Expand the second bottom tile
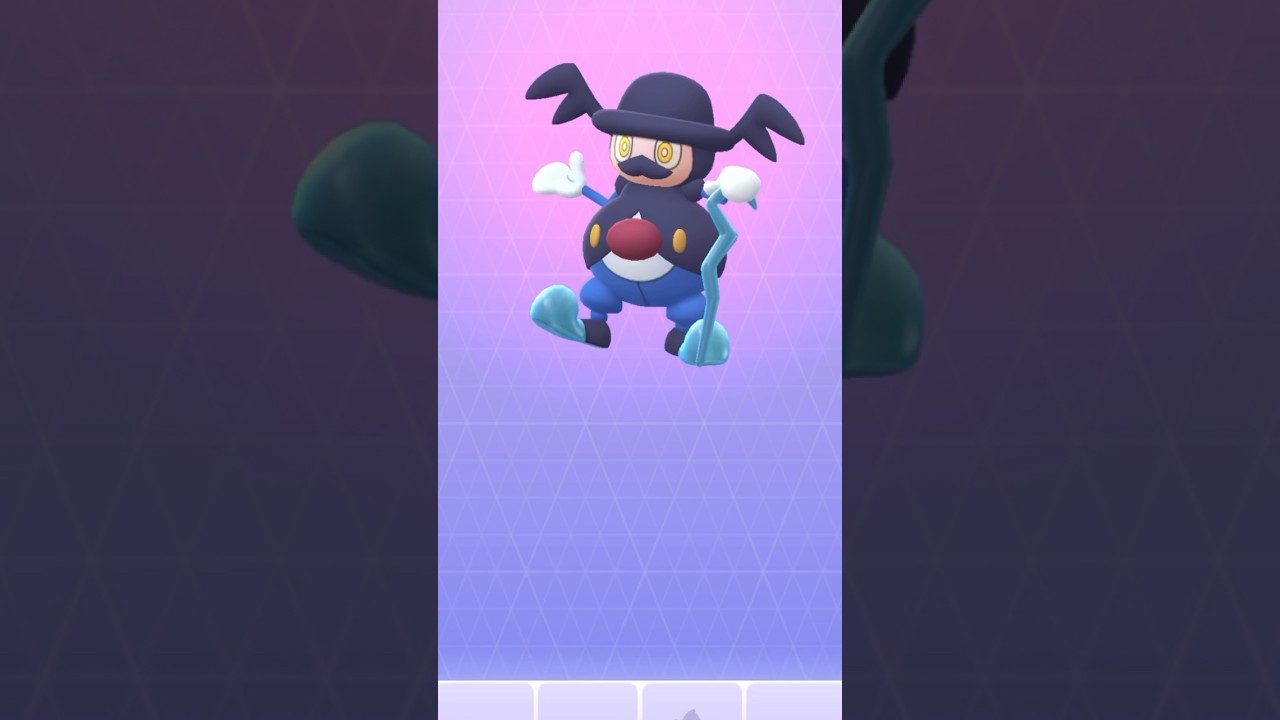Viewport: 1280px width, 720px height. point(588,705)
